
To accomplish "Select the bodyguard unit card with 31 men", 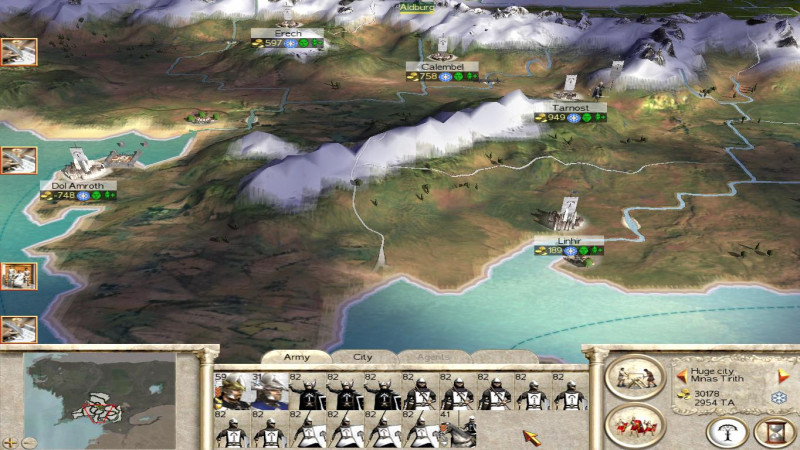I will point(269,391).
